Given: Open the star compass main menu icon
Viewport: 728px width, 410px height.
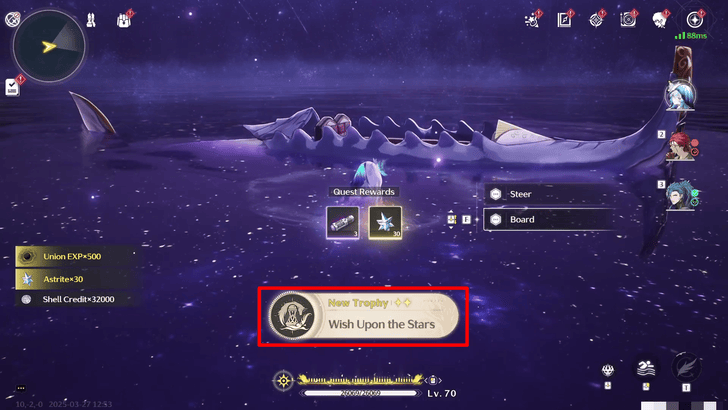Looking at the screenshot, I should [x=694, y=19].
